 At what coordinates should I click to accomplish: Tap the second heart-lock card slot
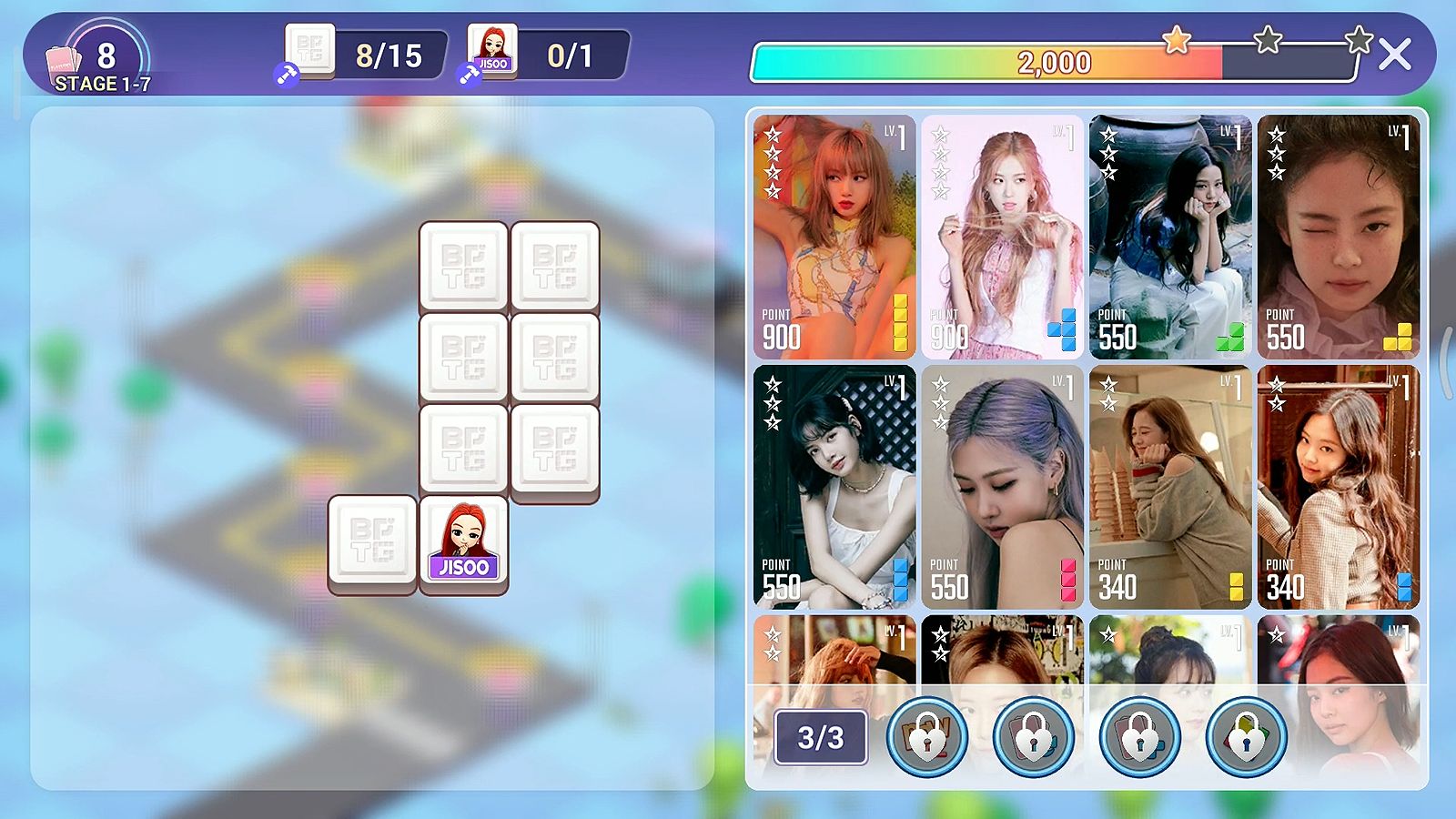[x=1034, y=739]
